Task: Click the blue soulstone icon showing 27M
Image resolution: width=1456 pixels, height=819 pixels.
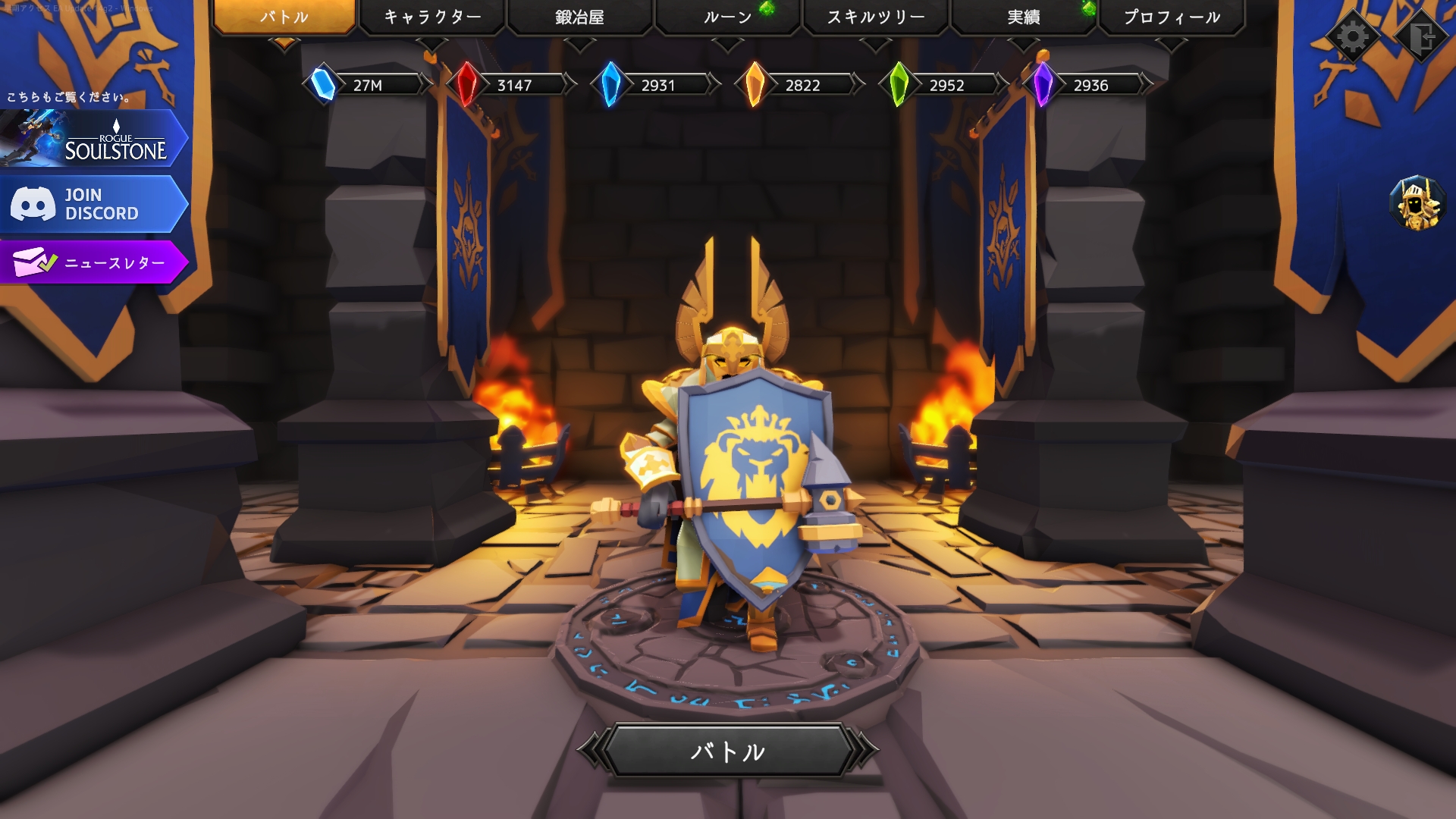Action: (322, 85)
